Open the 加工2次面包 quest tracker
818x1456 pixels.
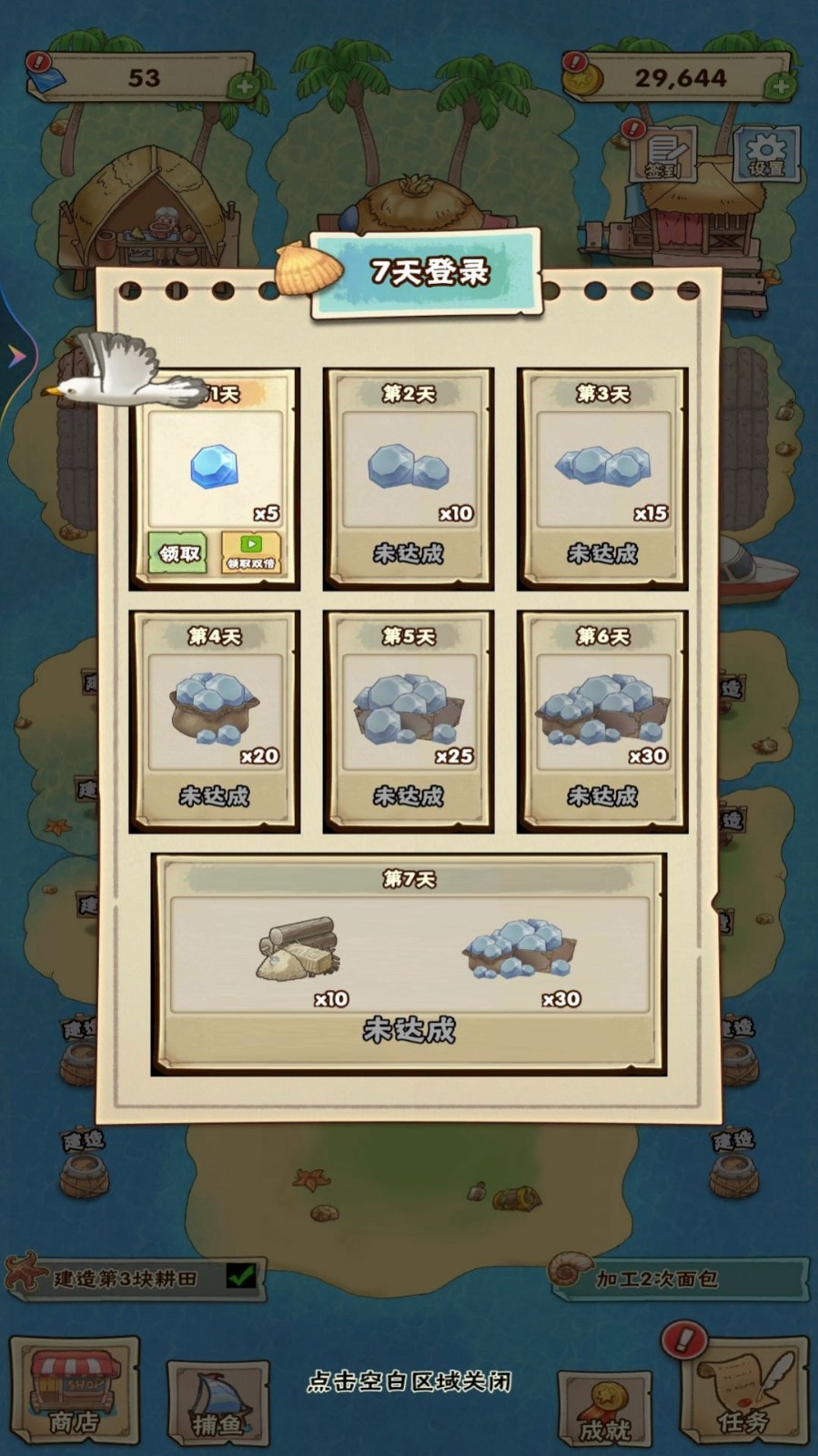click(x=678, y=1278)
